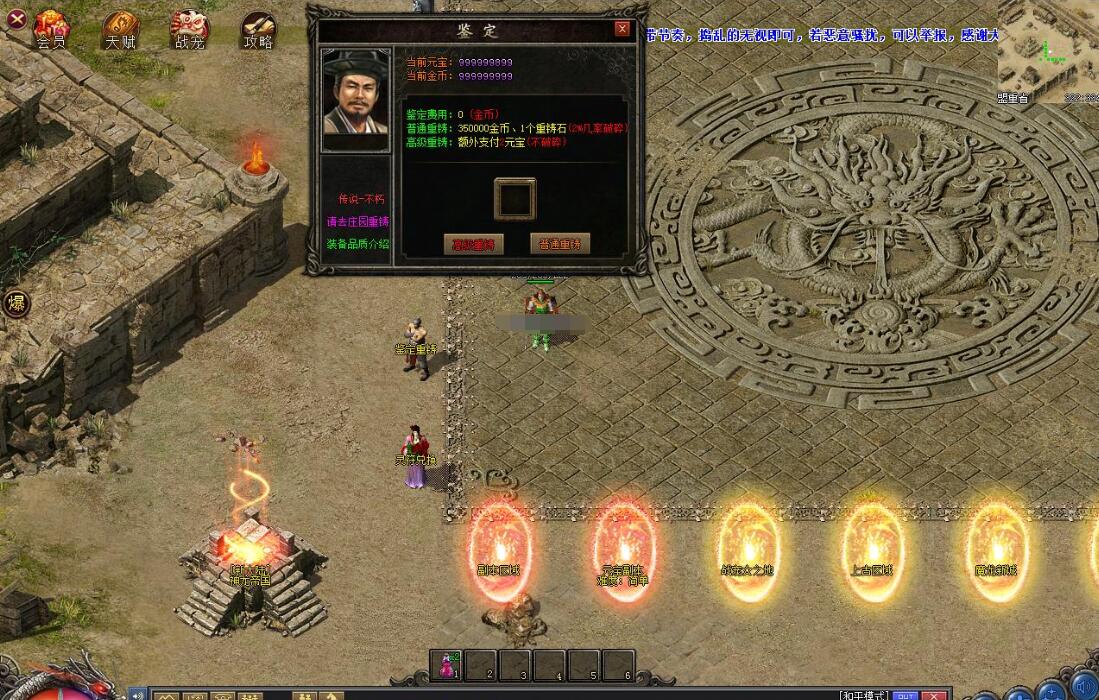Choose 普通重铸 normal reforge
The width and height of the screenshot is (1099, 700).
pos(560,243)
